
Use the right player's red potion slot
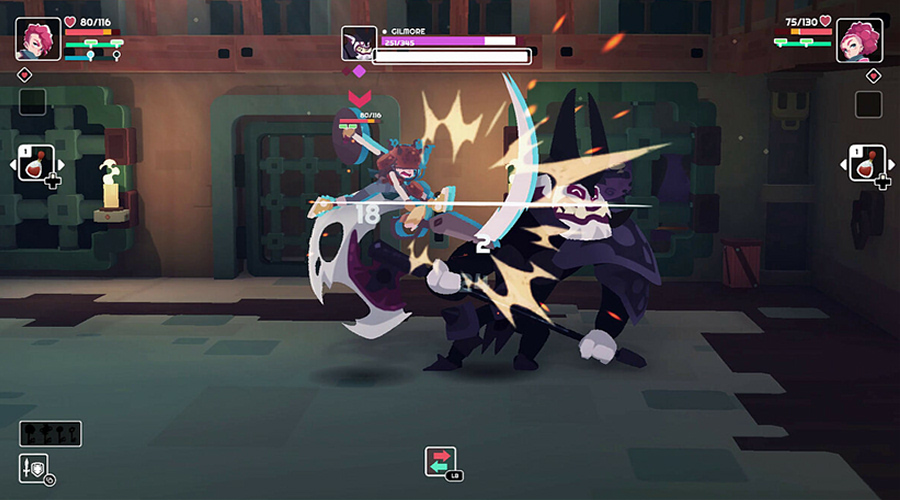866,163
